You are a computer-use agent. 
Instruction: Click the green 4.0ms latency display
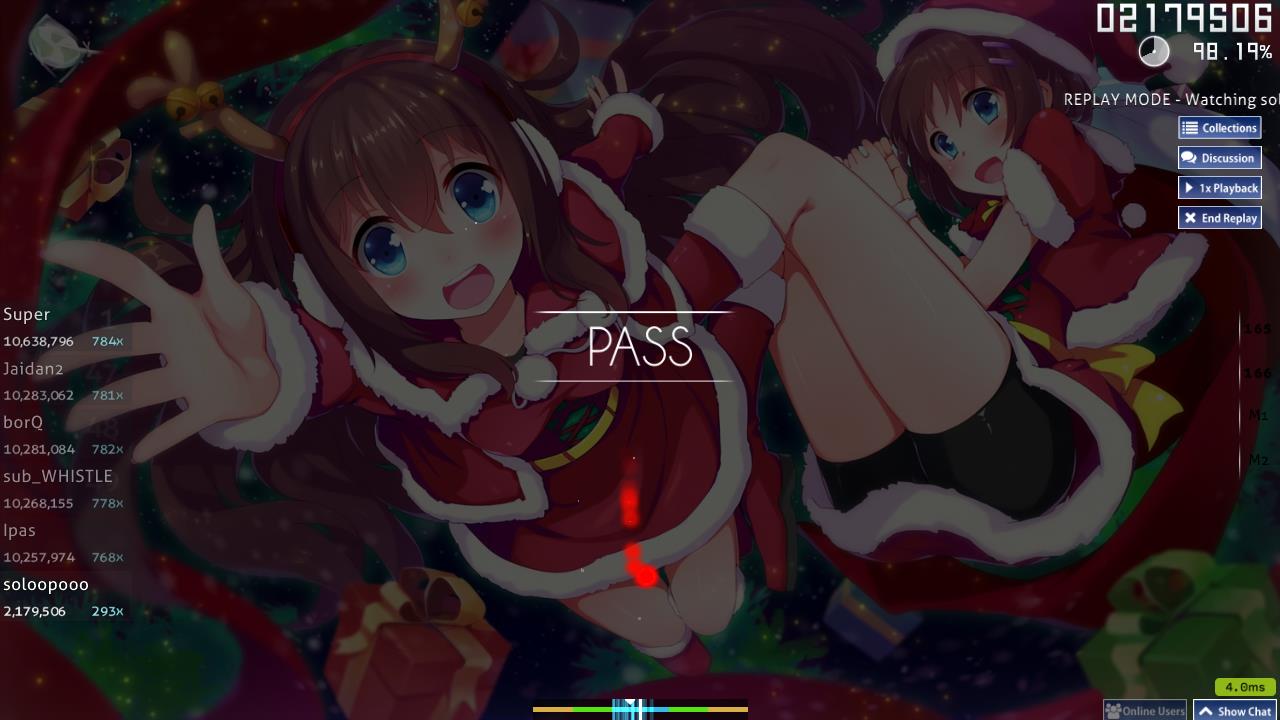[1243, 687]
